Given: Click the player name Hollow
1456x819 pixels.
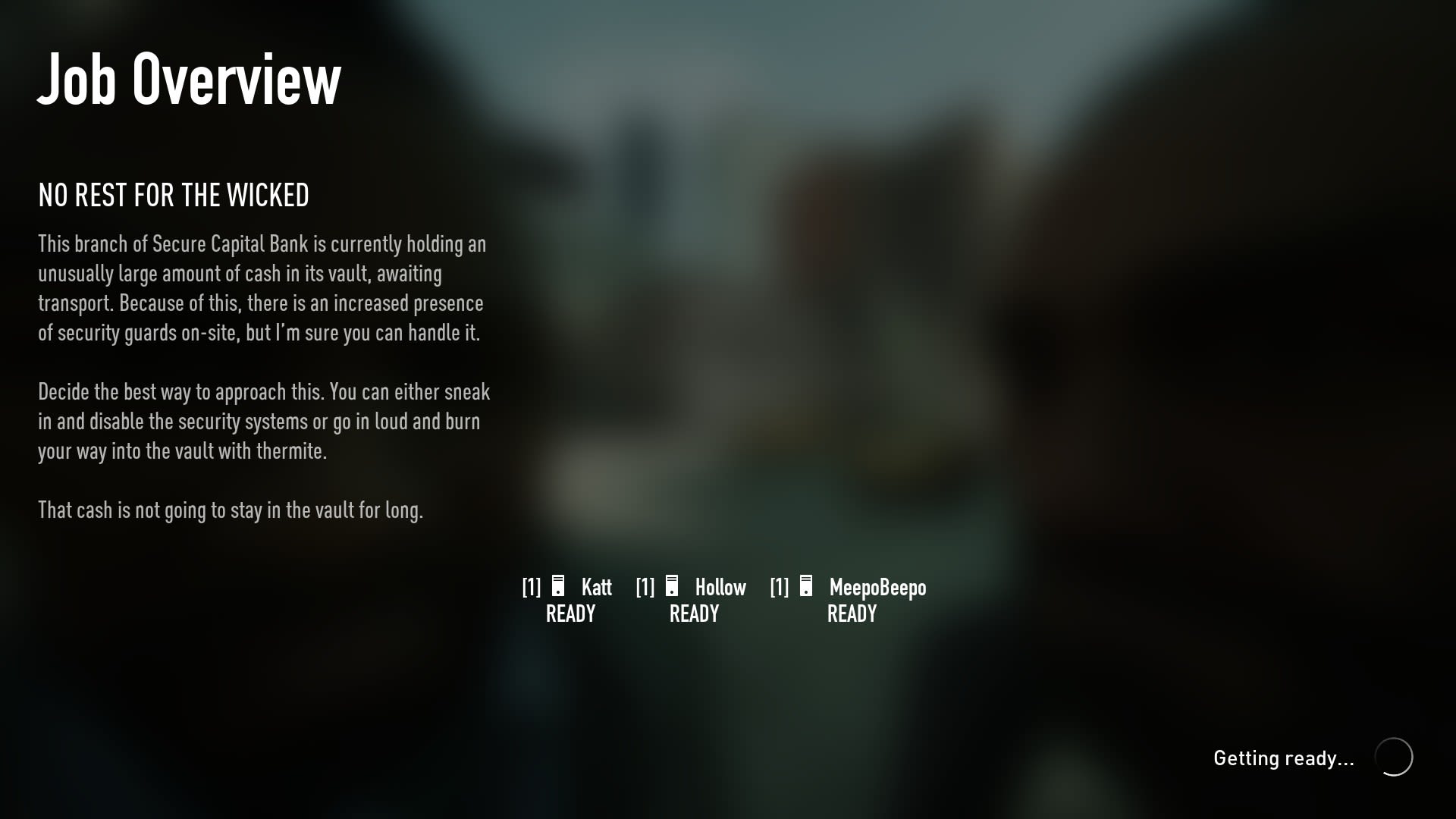Looking at the screenshot, I should pyautogui.click(x=720, y=587).
